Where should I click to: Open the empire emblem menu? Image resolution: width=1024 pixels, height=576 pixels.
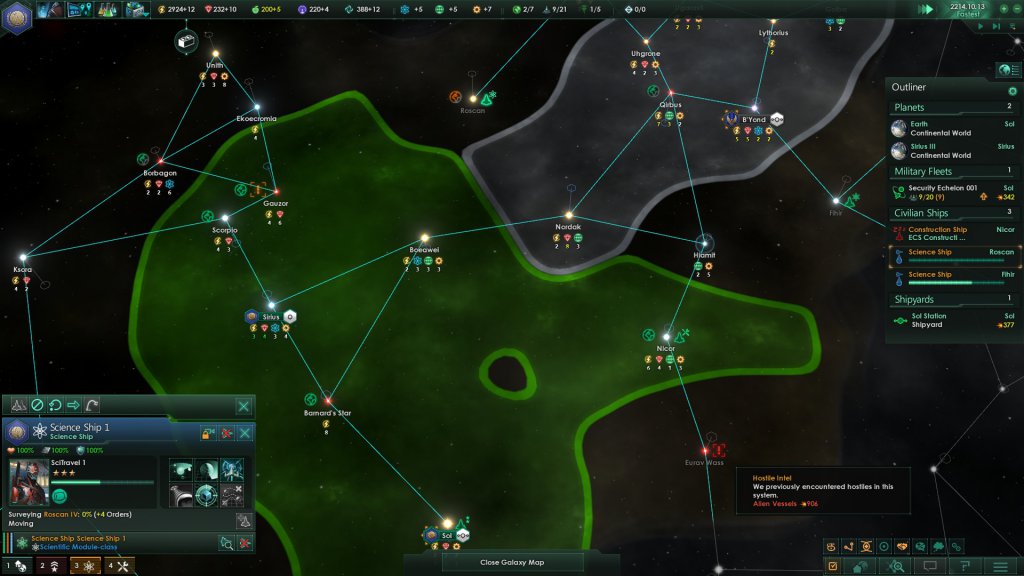(18, 14)
